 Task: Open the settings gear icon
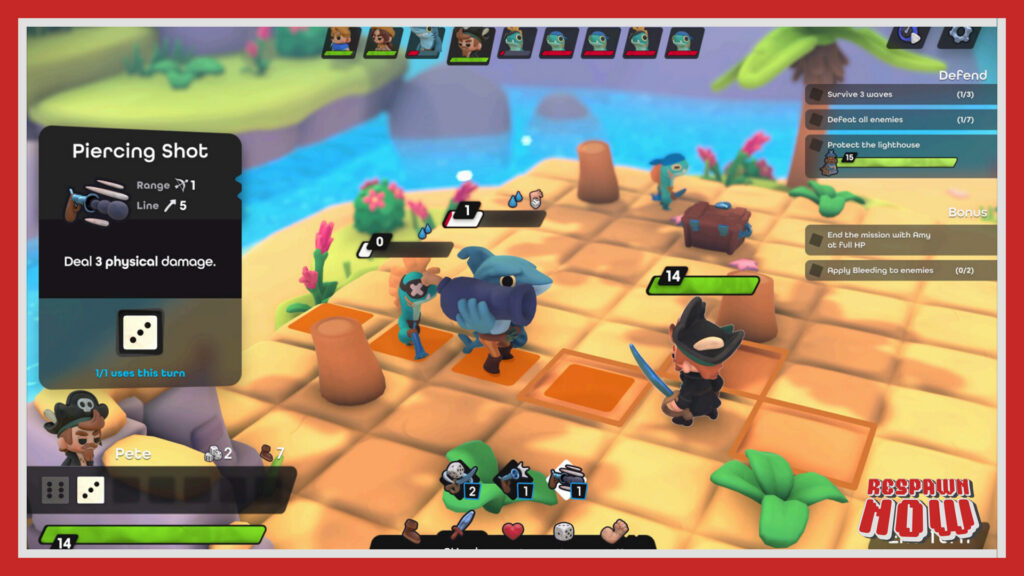960,32
